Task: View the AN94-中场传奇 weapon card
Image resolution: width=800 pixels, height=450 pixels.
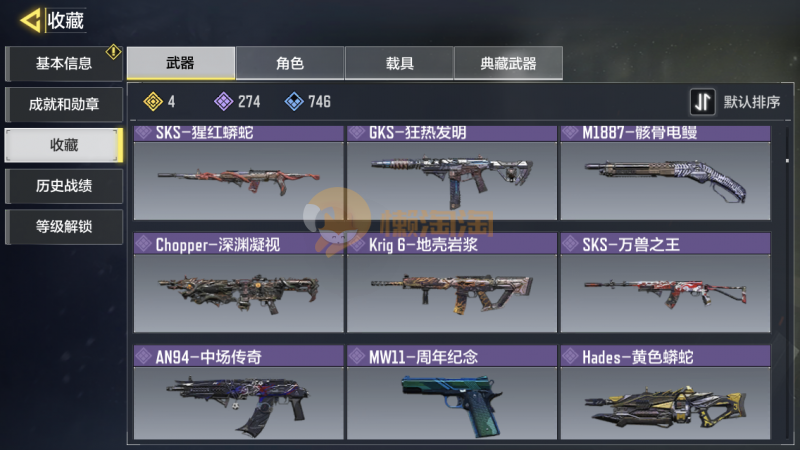Action: click(240, 393)
